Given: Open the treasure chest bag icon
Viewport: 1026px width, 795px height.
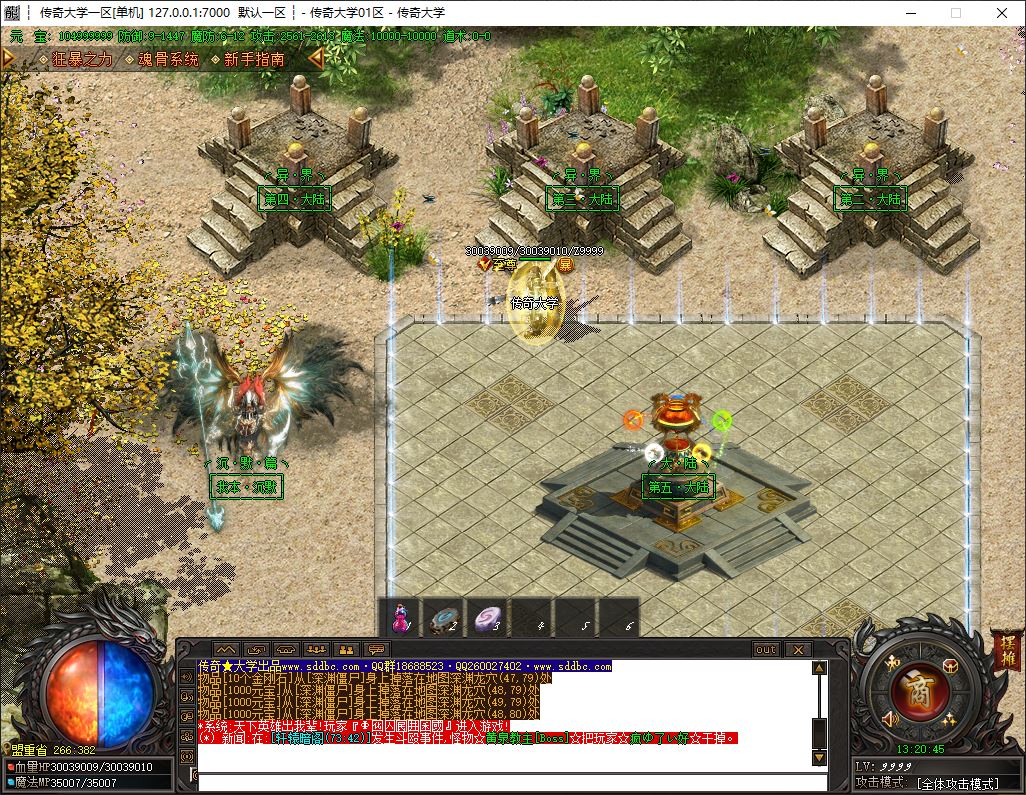Looking at the screenshot, I should (948, 666).
